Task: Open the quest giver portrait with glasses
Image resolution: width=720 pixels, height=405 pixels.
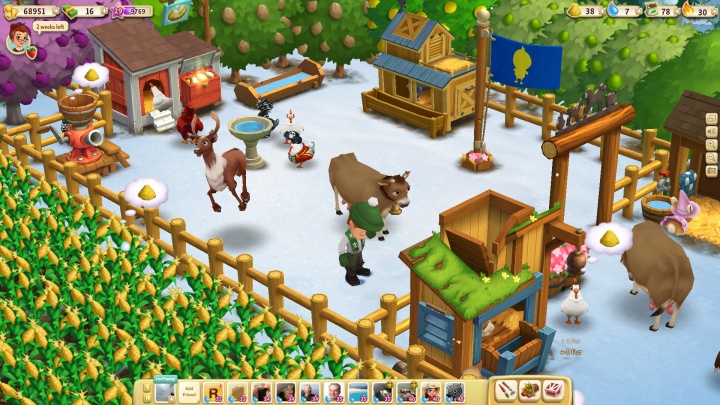Action: 18,40
